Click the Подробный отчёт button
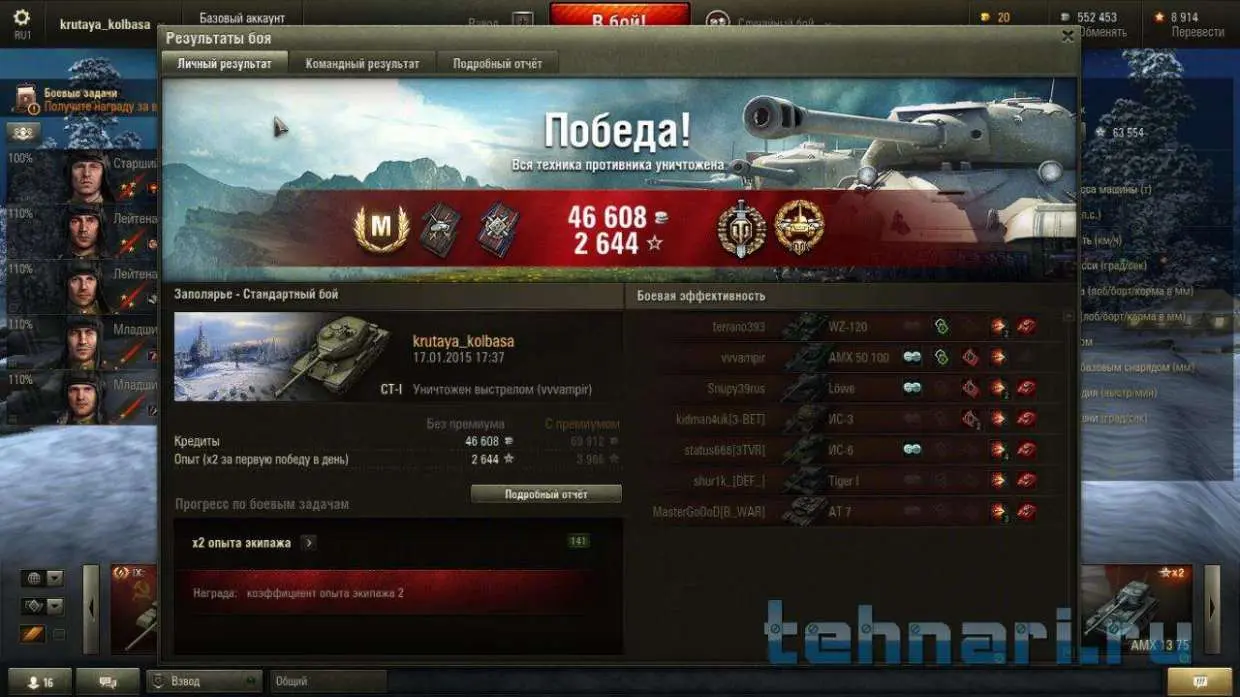The width and height of the screenshot is (1240, 697). pyautogui.click(x=546, y=494)
